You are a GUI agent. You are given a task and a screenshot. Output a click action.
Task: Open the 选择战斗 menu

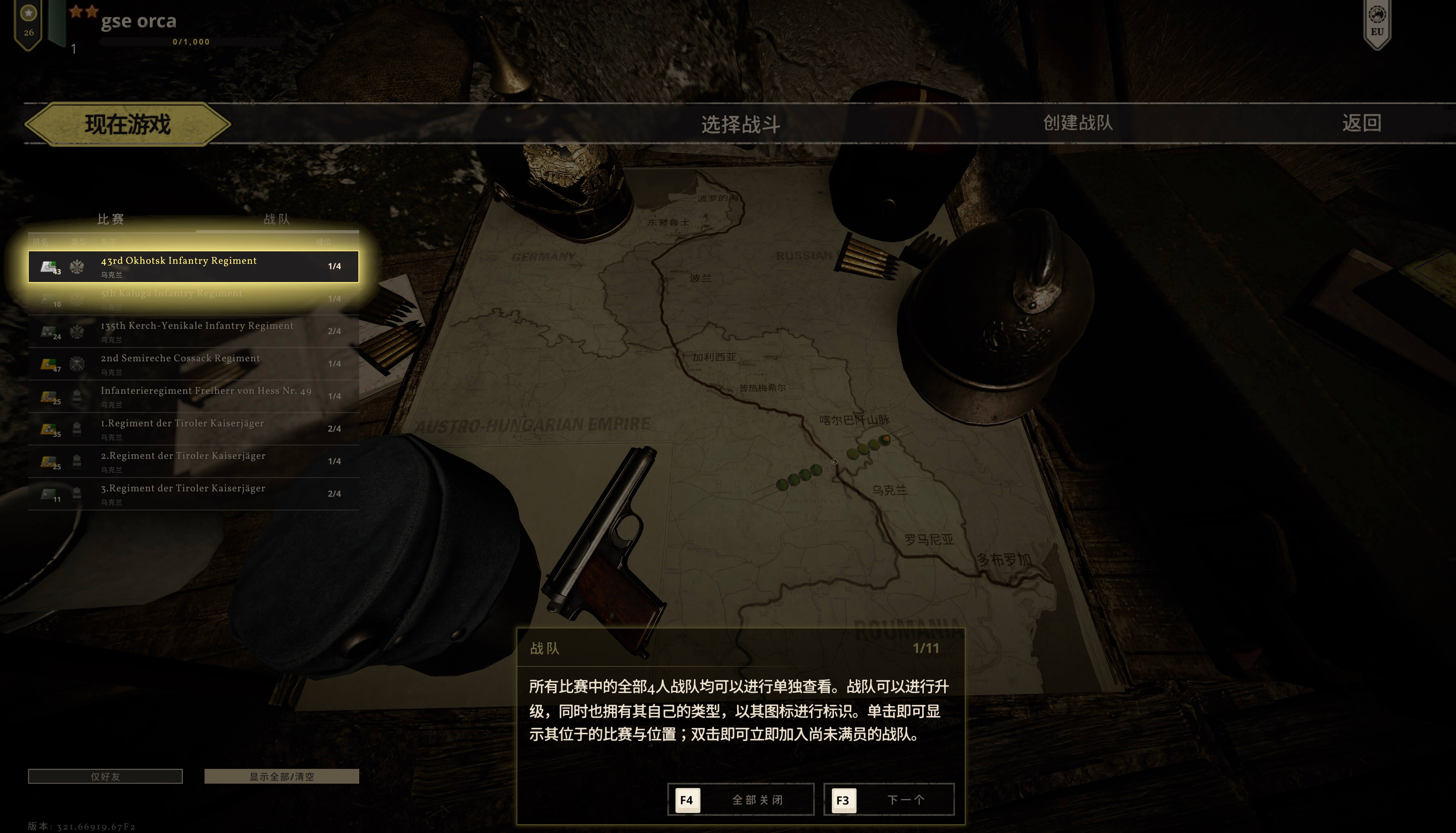coord(740,124)
